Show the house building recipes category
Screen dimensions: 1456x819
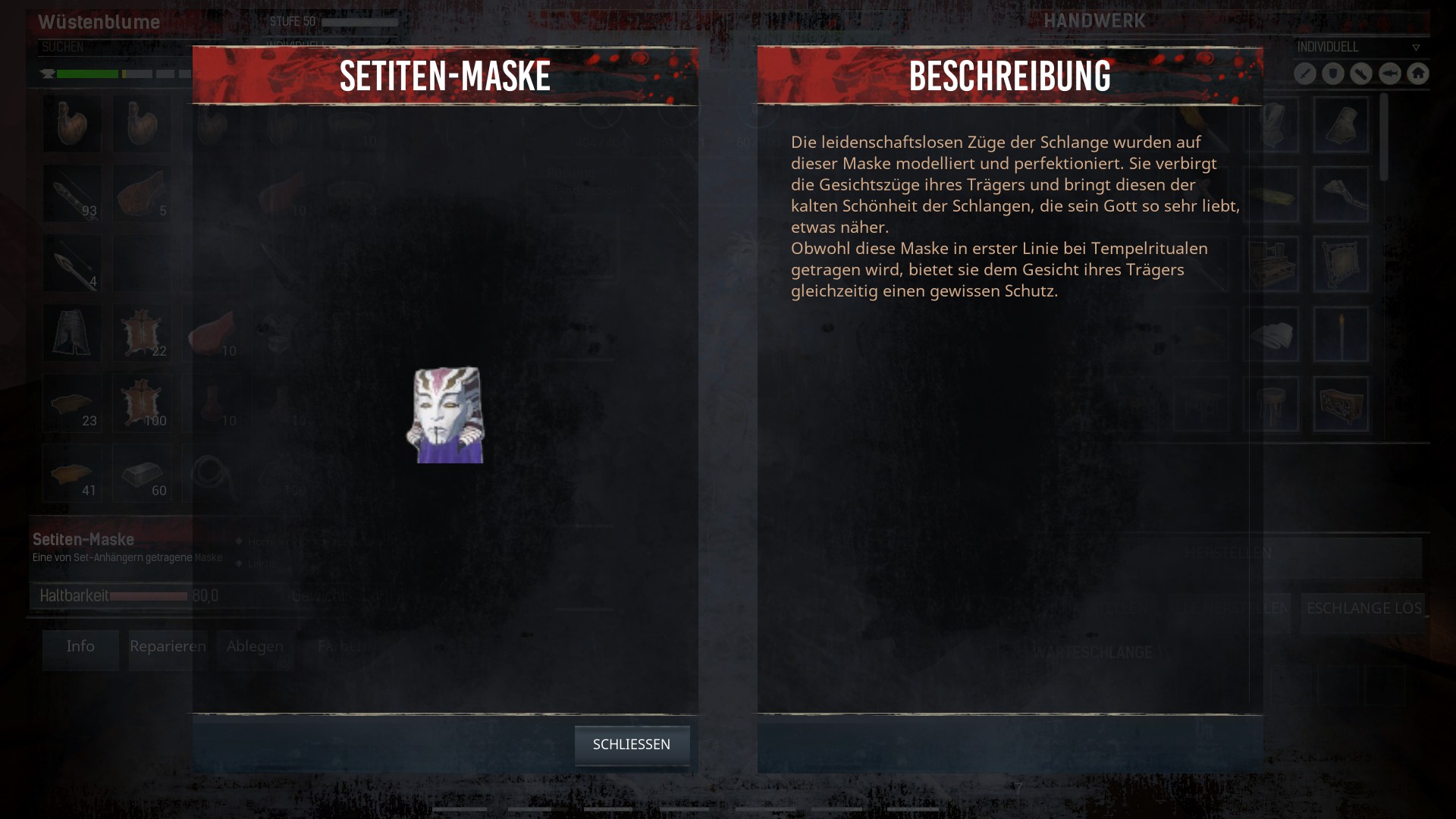pos(1417,74)
